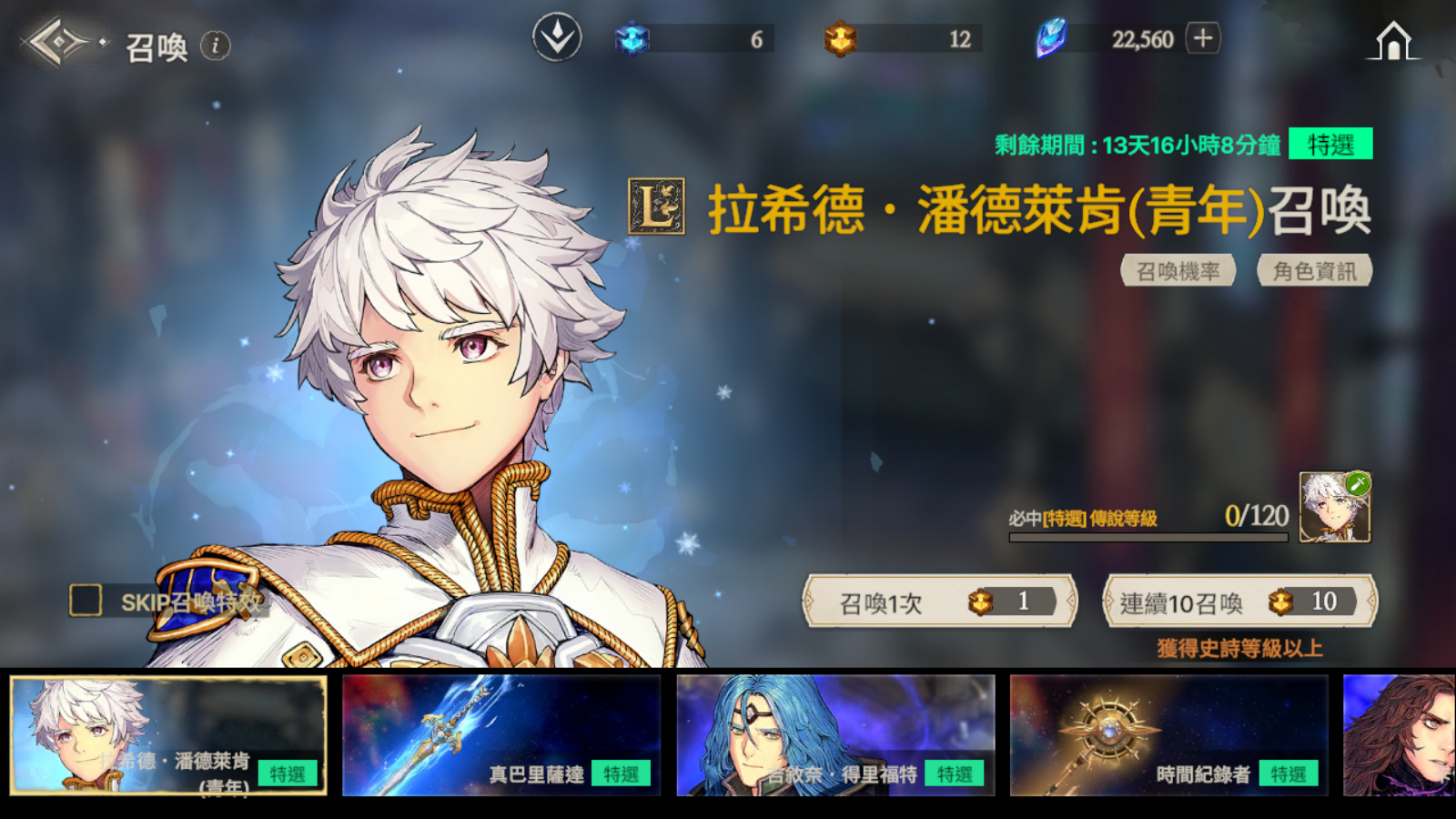The image size is (1456, 819).
Task: Return to the home screen
Action: [x=1393, y=41]
